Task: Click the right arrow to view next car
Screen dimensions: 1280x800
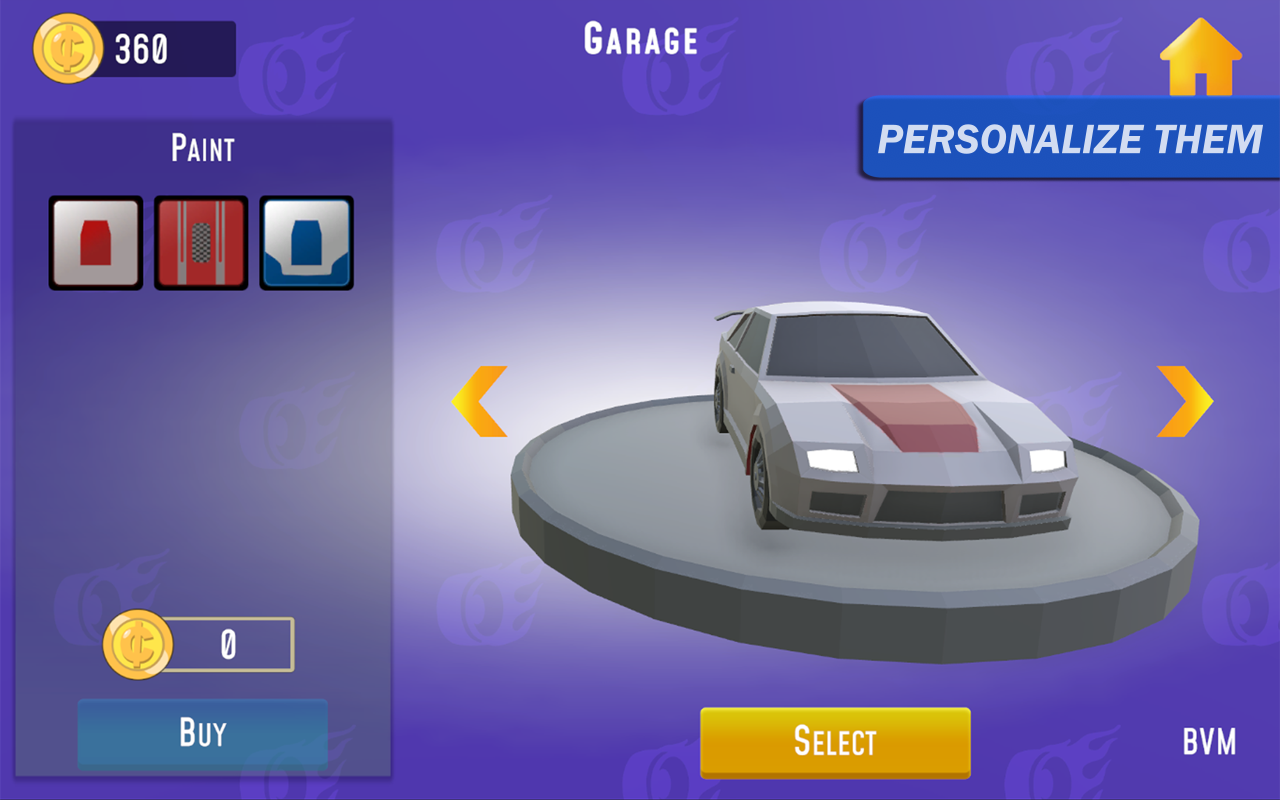Action: (x=1185, y=400)
